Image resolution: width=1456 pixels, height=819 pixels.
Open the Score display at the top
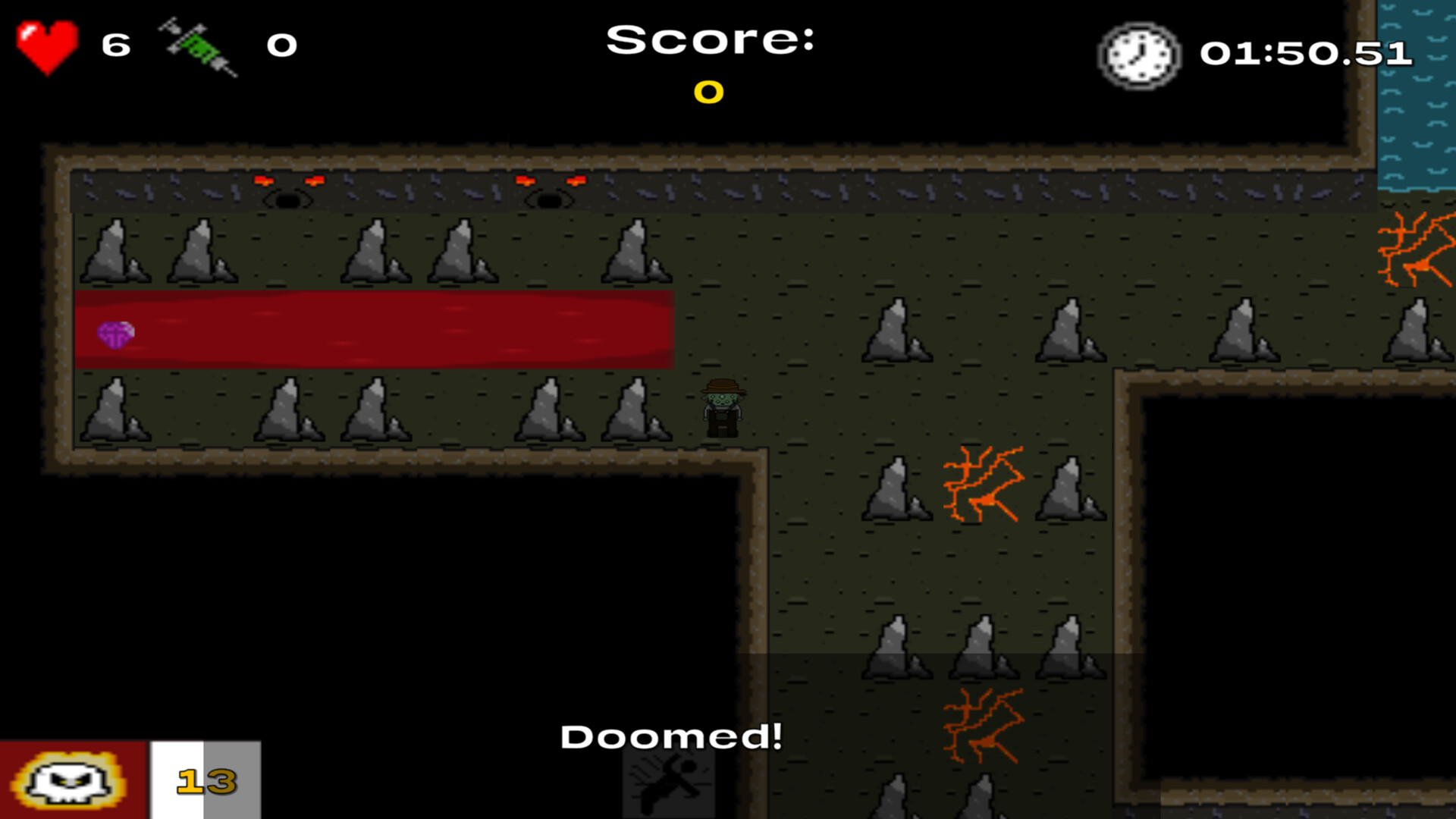pyautogui.click(x=711, y=42)
